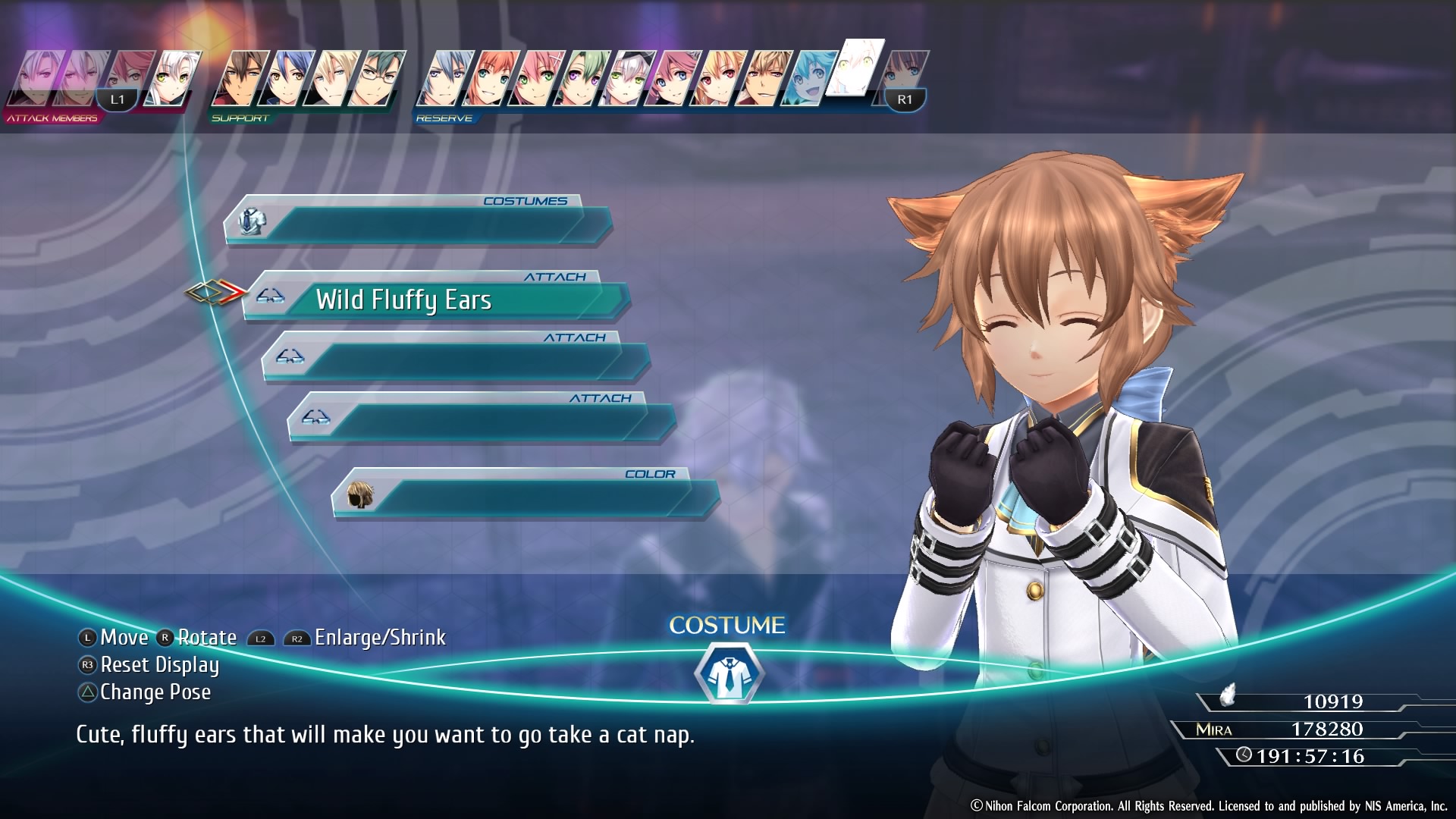Select the Wild Fluffy Ears attachment

tap(436, 300)
